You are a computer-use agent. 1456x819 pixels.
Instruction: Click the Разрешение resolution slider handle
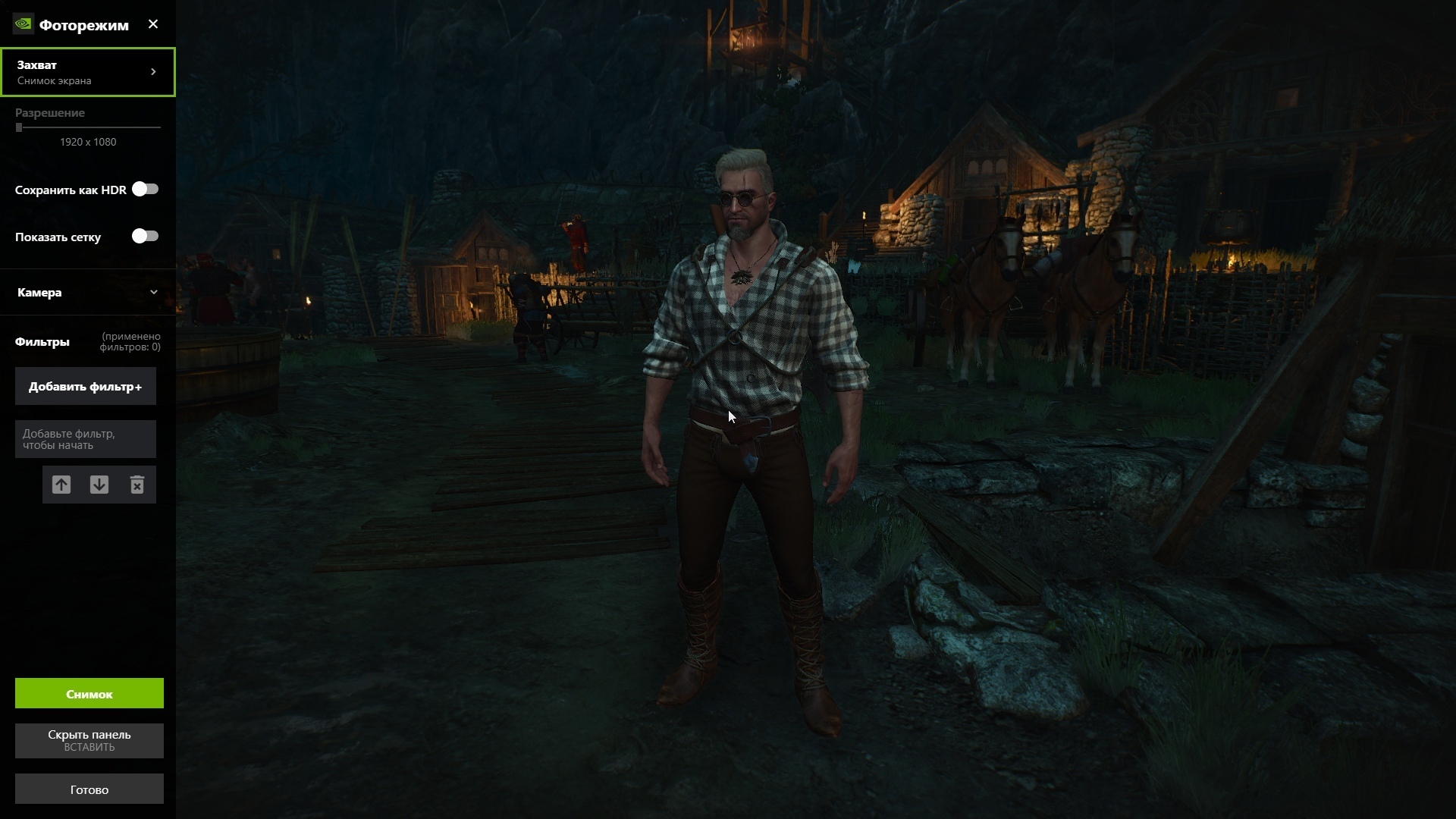19,127
